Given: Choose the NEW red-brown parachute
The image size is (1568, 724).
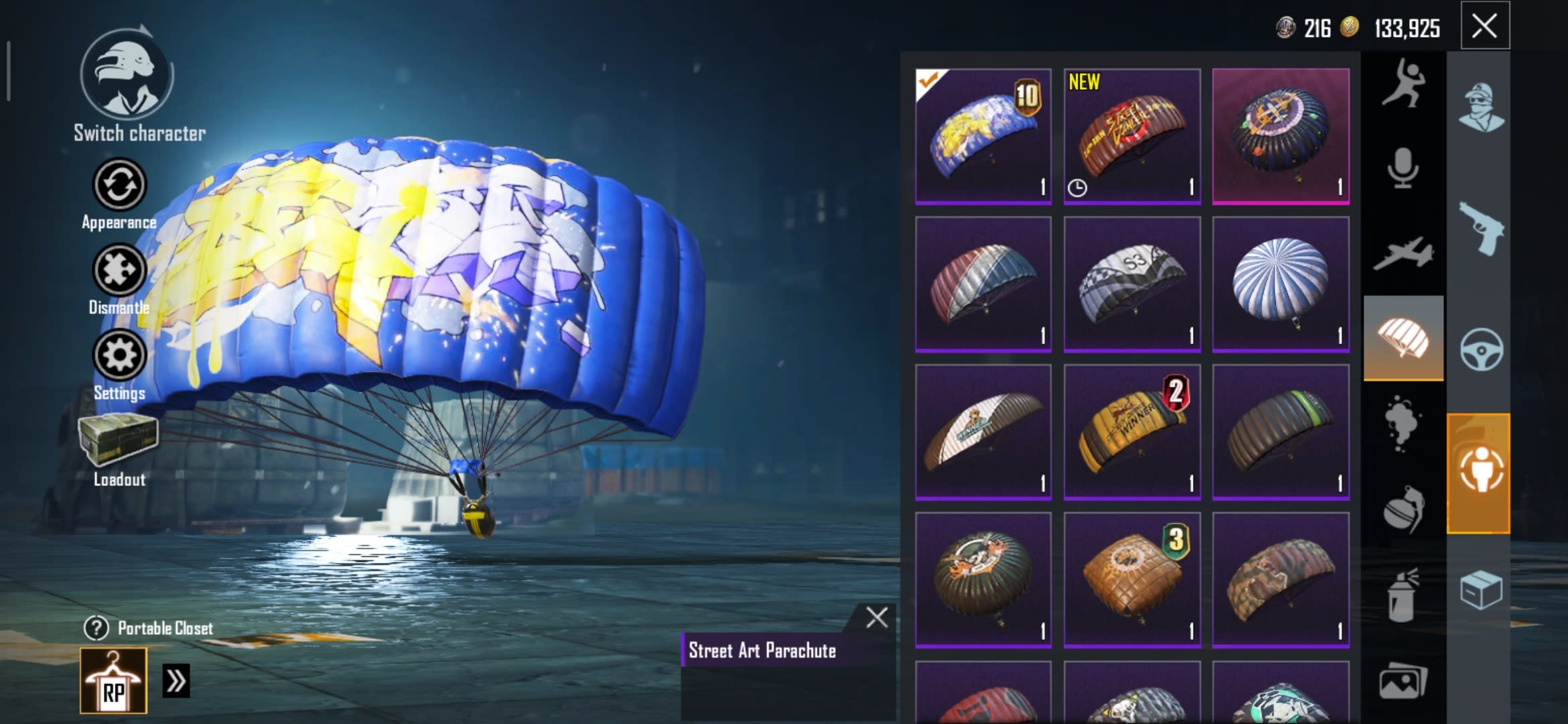Looking at the screenshot, I should click(x=1132, y=136).
